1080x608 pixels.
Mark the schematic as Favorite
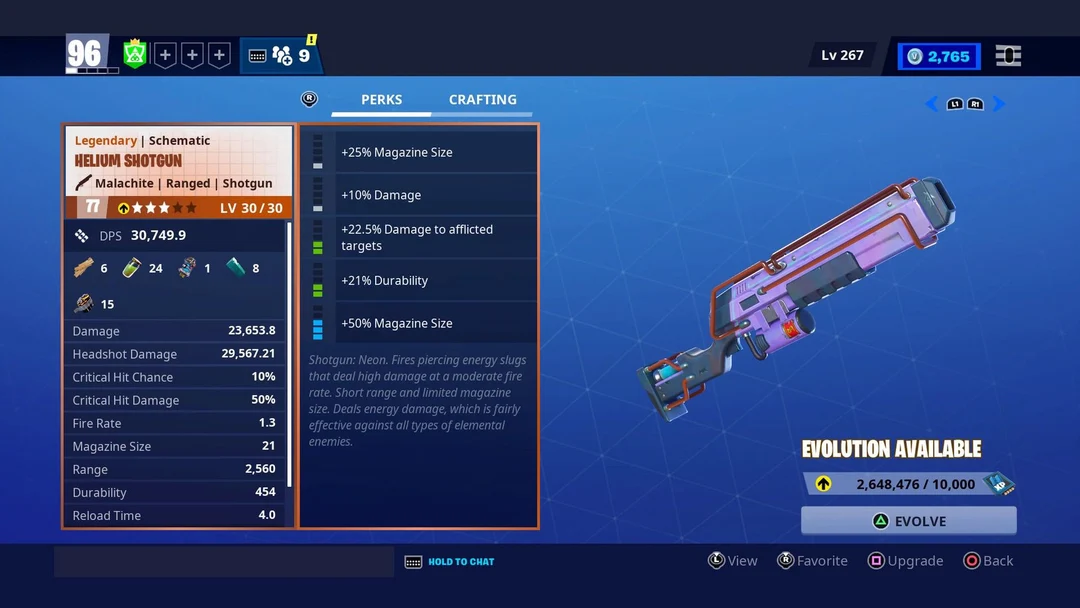812,561
